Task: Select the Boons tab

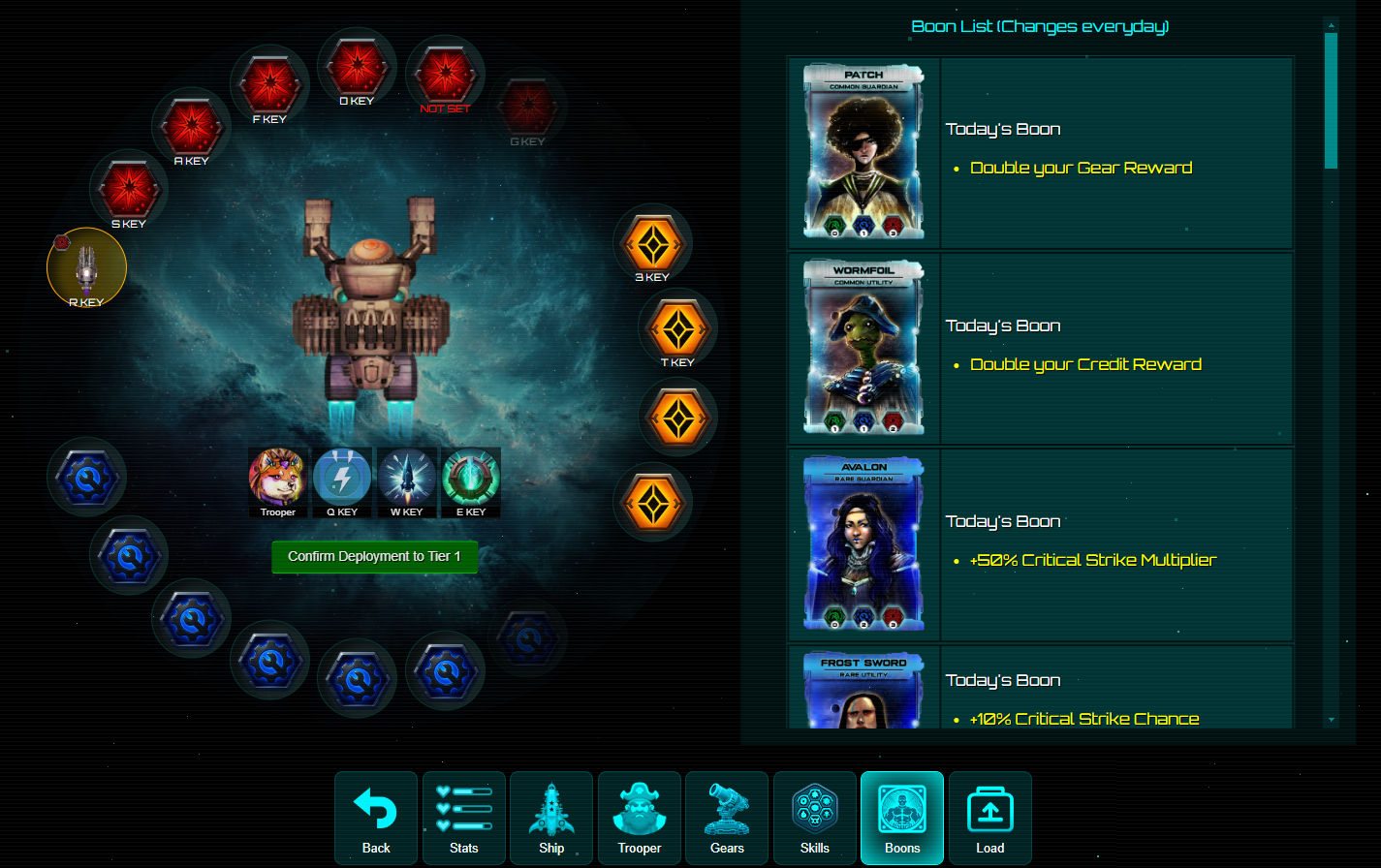Action: pyautogui.click(x=902, y=818)
